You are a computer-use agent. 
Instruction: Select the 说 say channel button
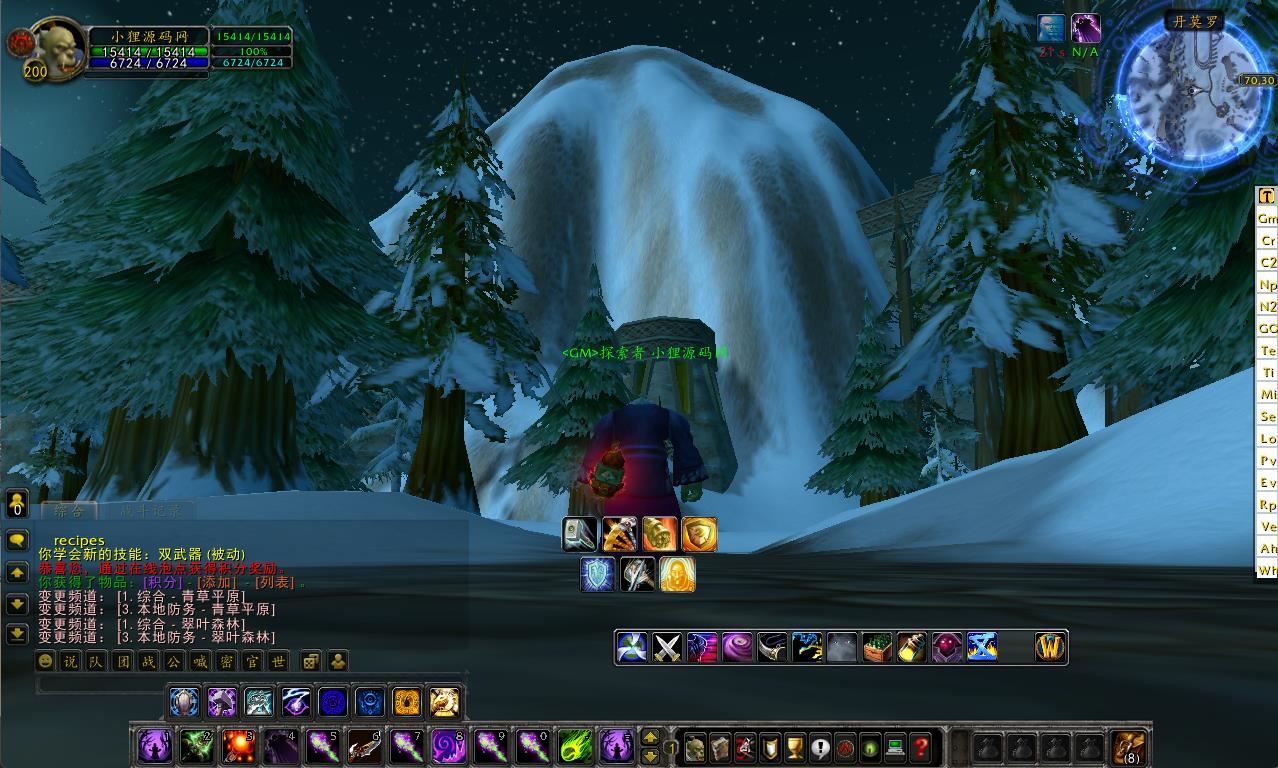pos(70,661)
